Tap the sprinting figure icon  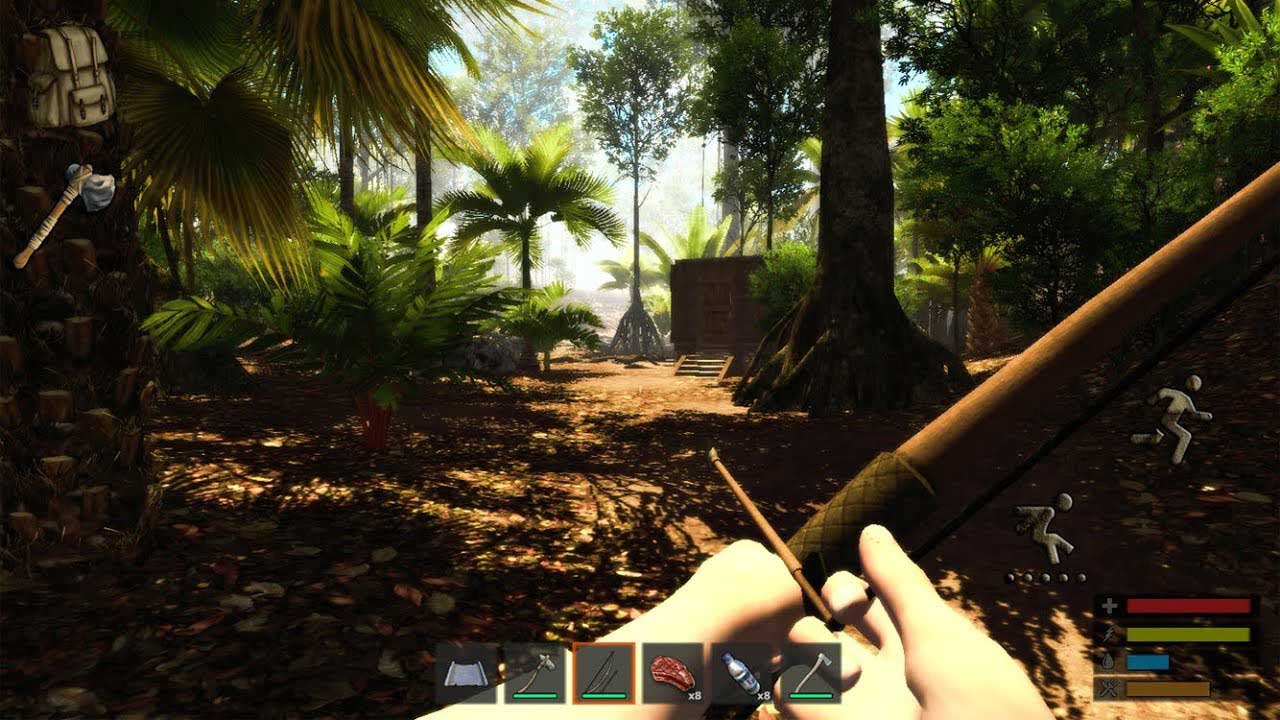coord(1174,417)
